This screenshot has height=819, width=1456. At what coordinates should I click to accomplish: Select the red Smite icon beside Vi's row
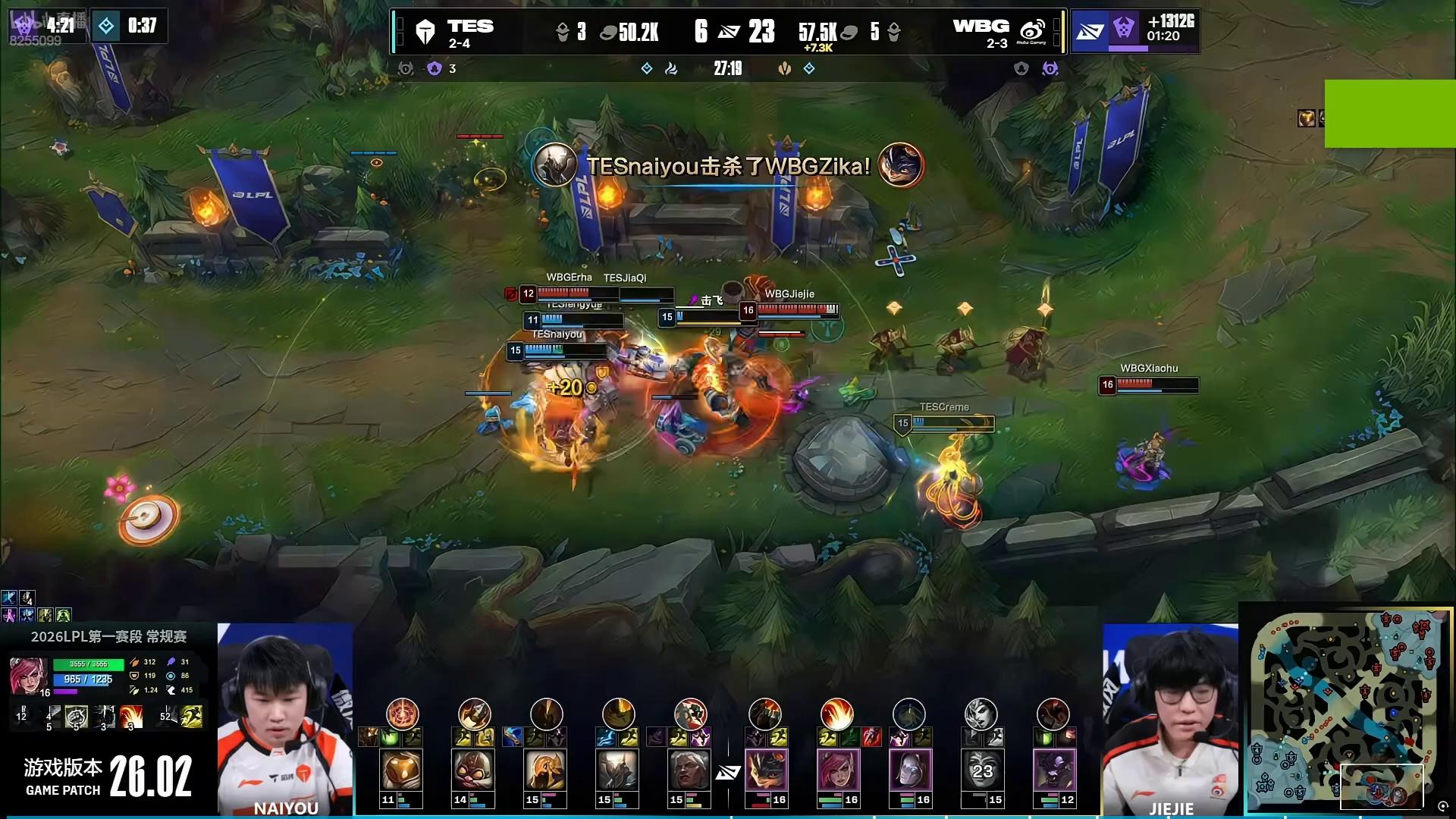tap(871, 737)
